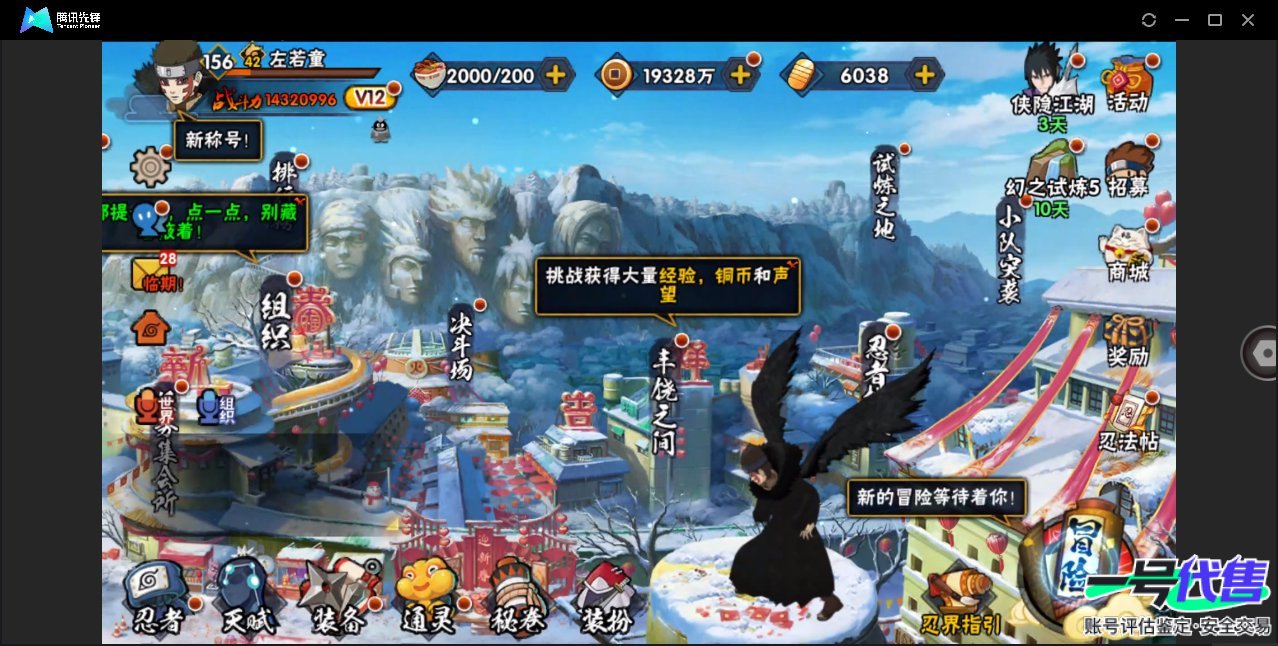Image resolution: width=1278 pixels, height=646 pixels.
Task: Open the 招募 recruit screen
Action: click(1127, 170)
